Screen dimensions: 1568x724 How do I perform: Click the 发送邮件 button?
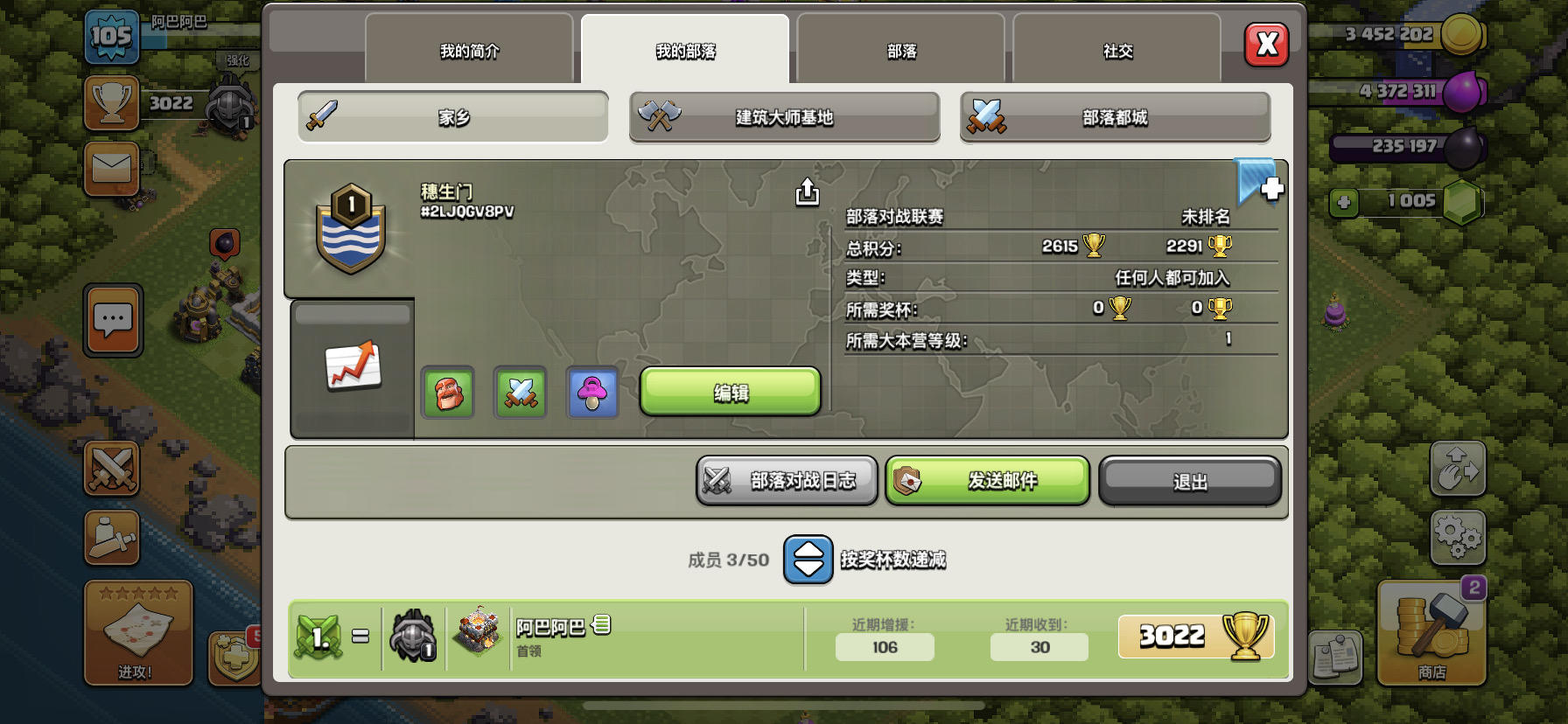click(987, 480)
